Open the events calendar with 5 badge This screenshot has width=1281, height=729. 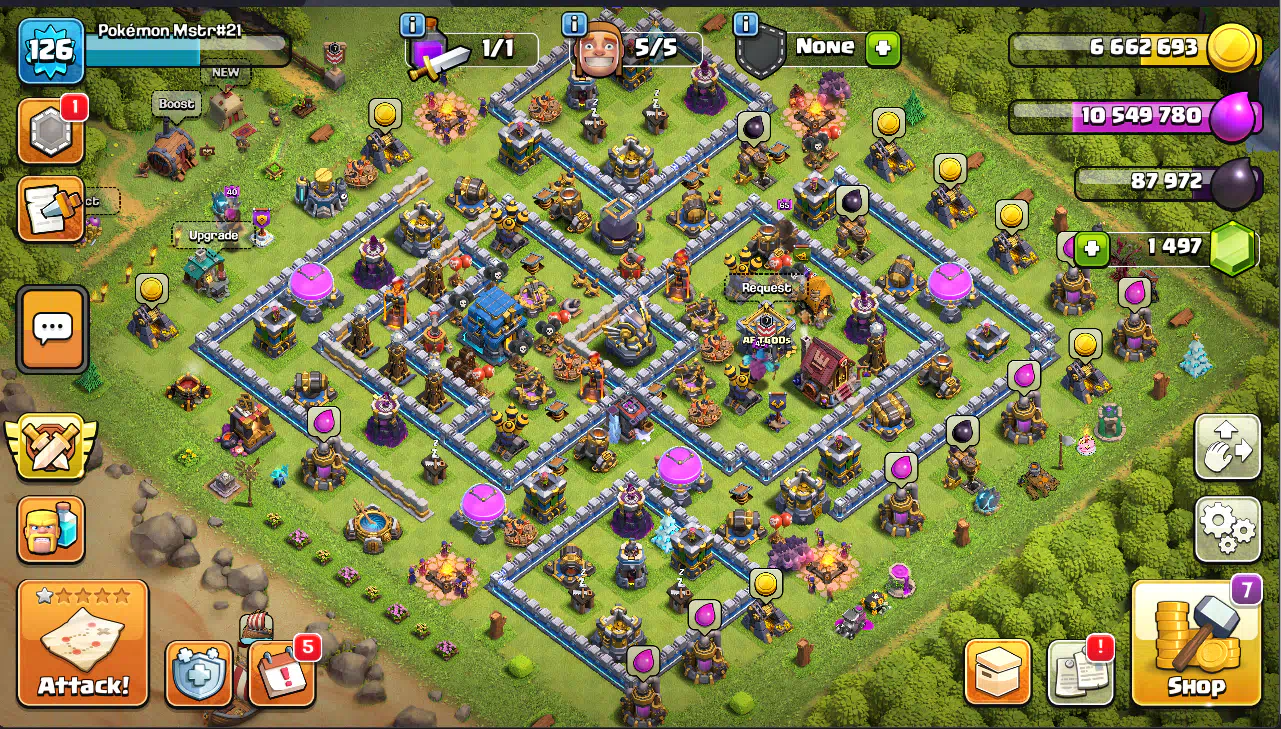(x=281, y=672)
